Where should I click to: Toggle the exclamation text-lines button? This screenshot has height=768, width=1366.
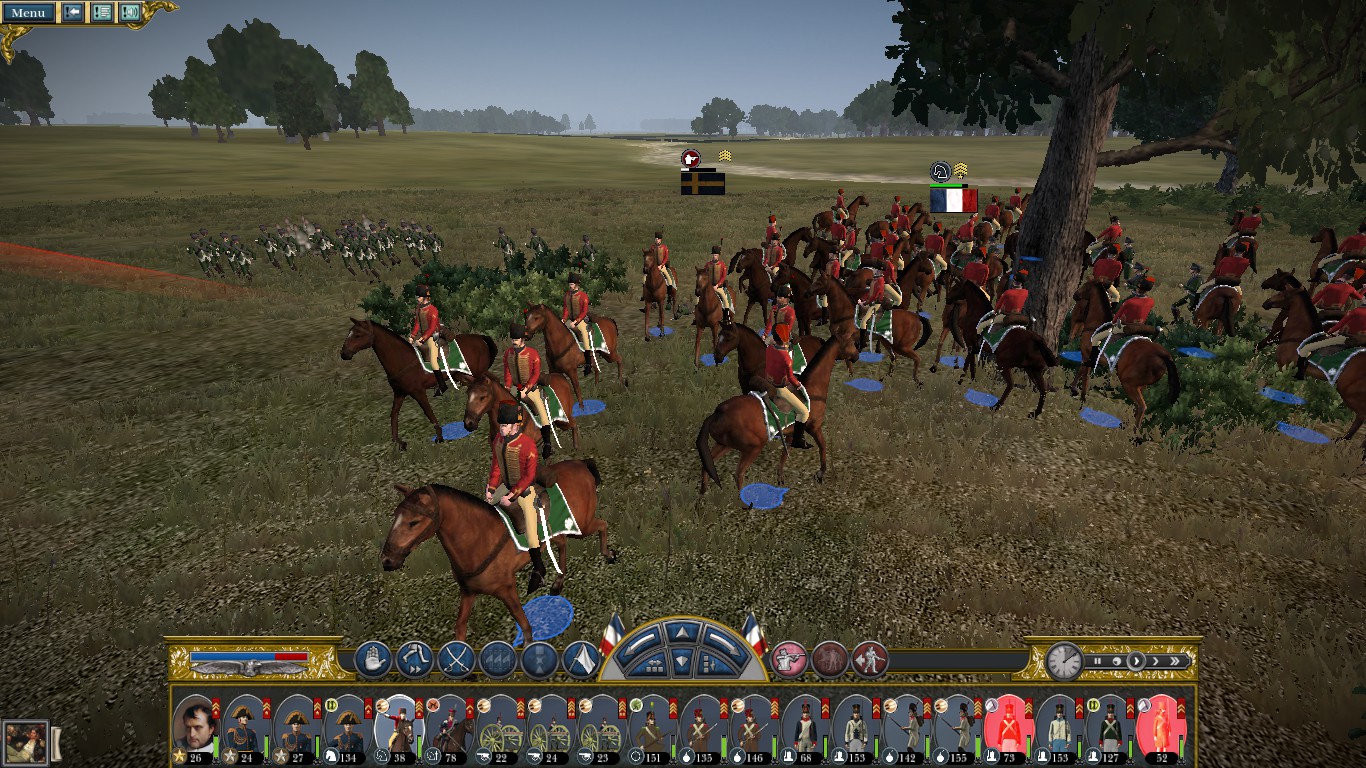tap(101, 13)
